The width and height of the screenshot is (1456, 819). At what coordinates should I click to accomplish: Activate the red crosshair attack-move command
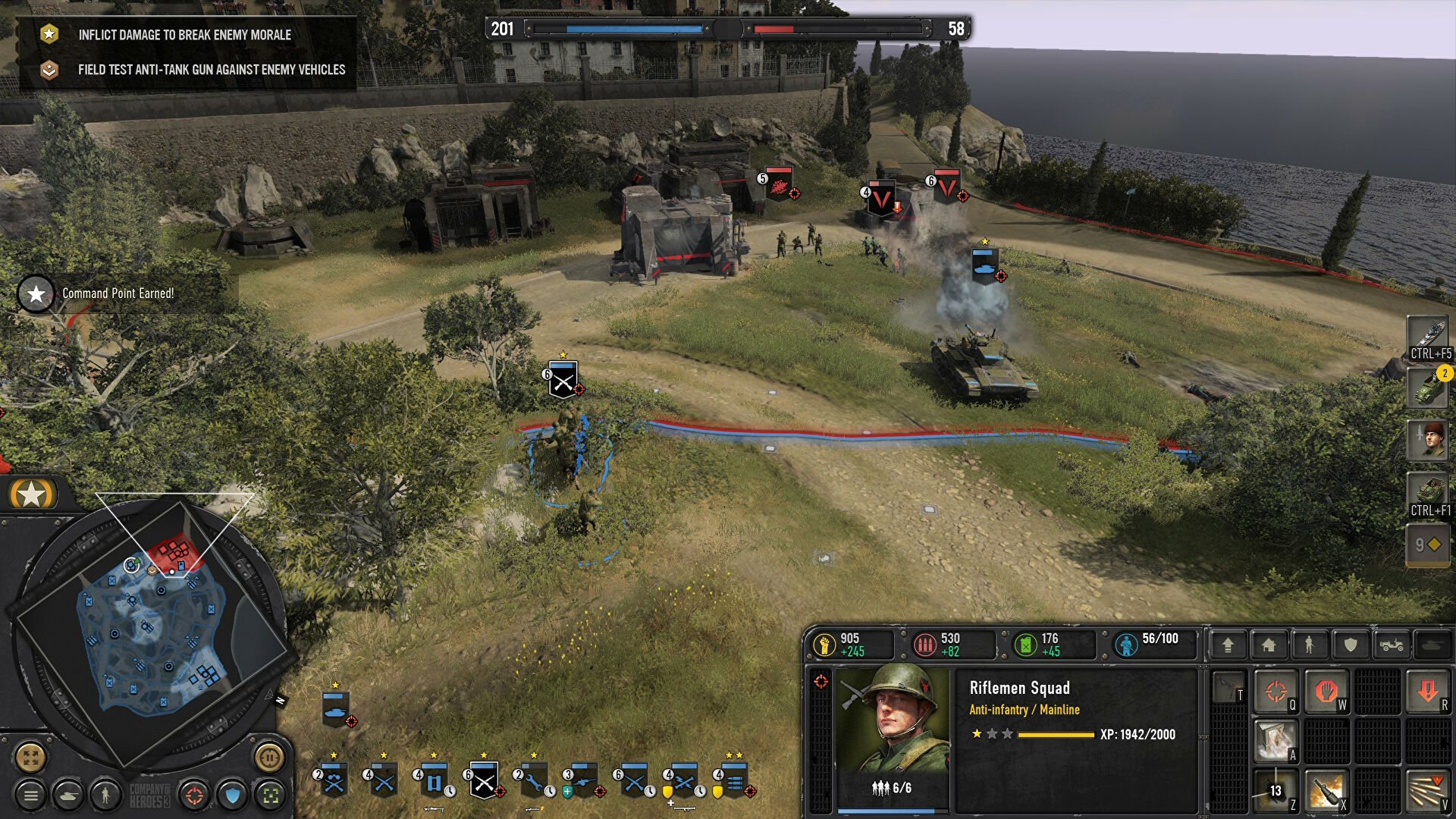click(1276, 691)
